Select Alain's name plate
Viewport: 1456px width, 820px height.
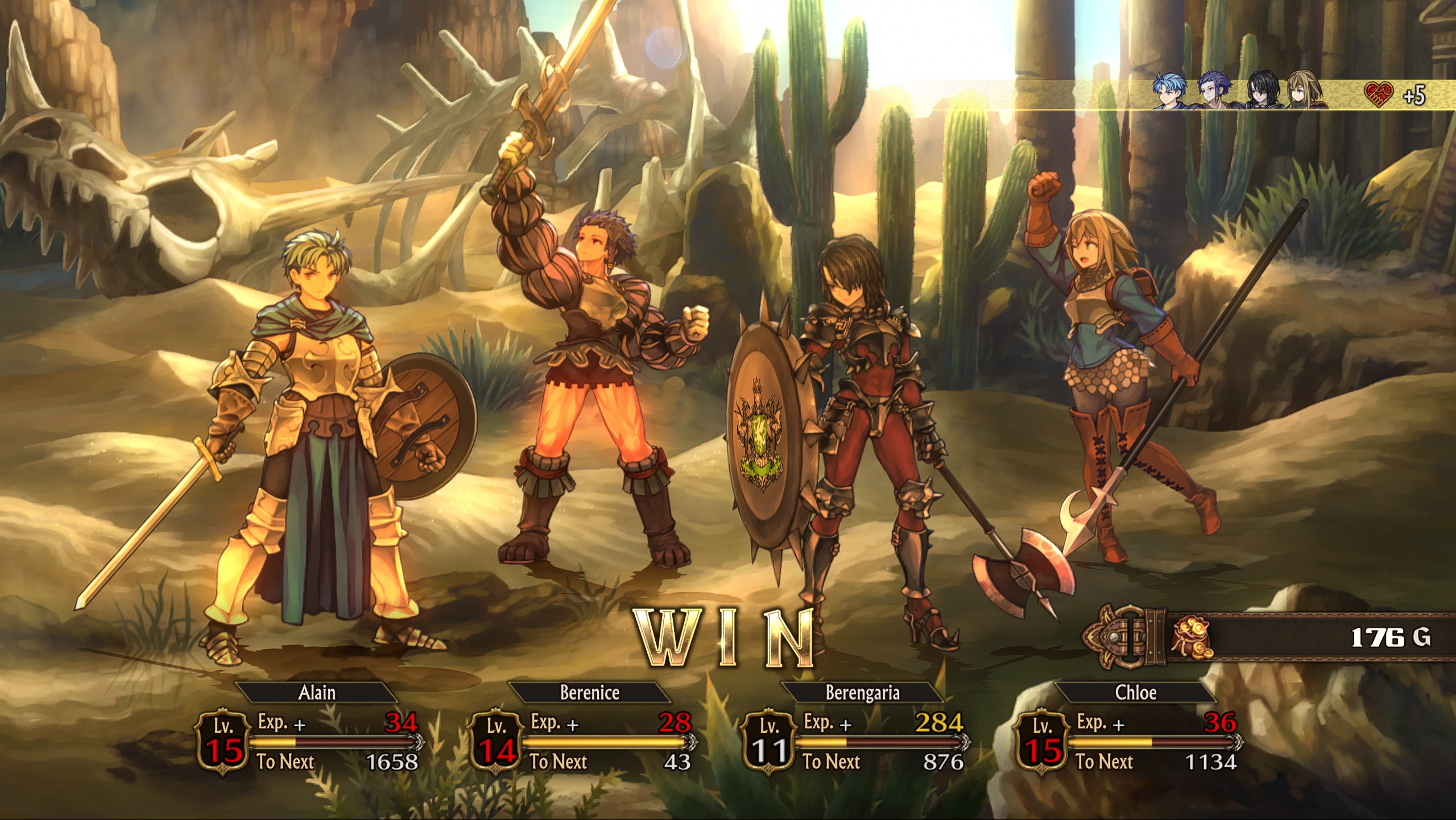pyautogui.click(x=317, y=692)
